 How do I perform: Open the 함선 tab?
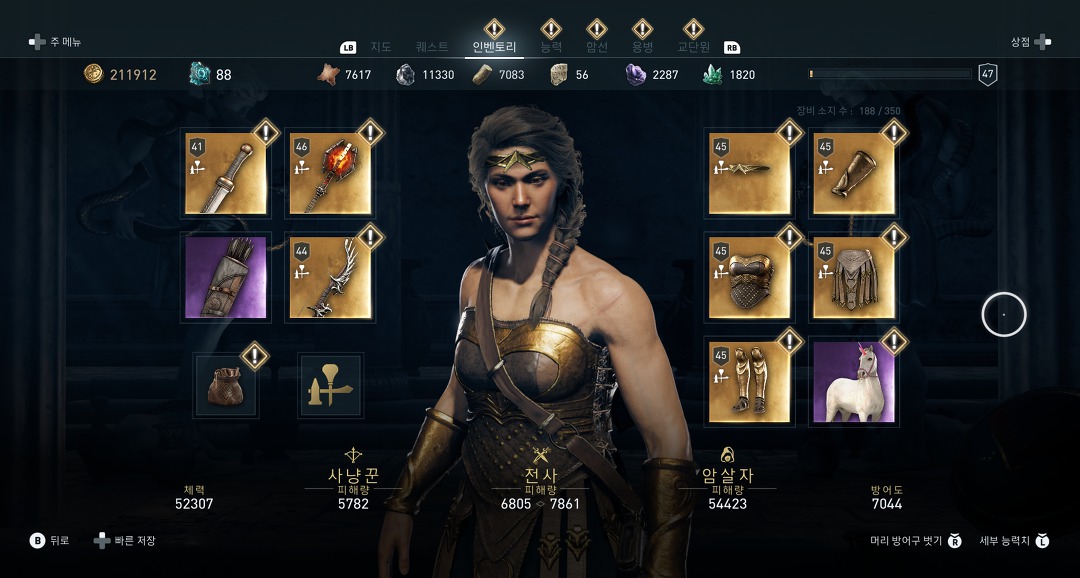pos(597,47)
